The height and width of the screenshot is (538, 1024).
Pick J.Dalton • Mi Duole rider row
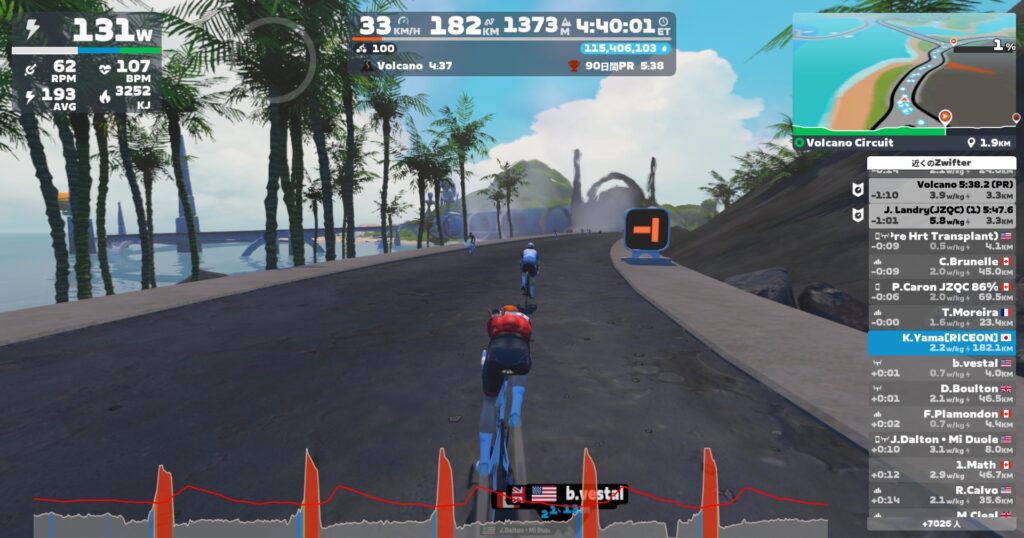pyautogui.click(x=941, y=445)
